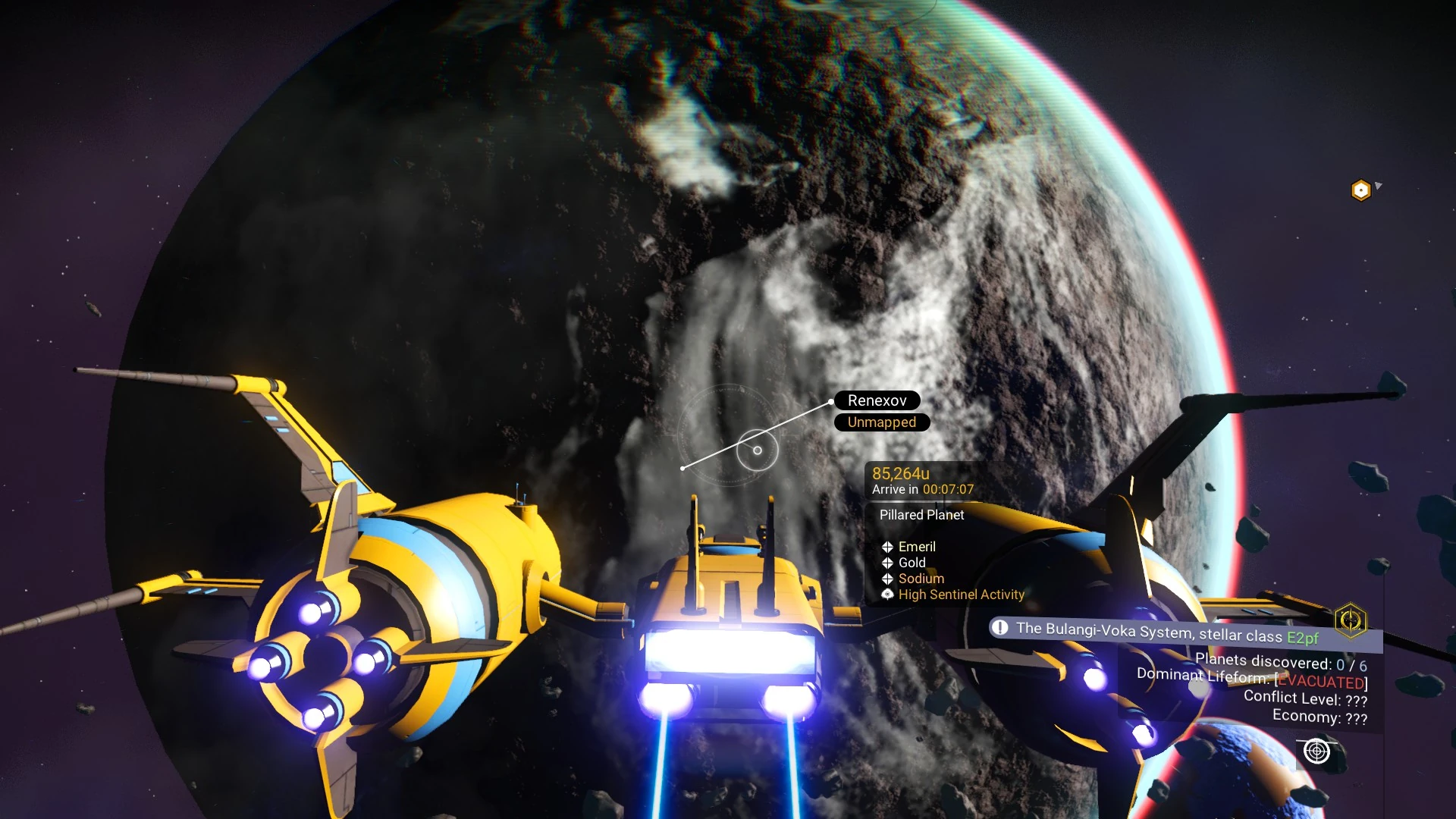Screen dimensions: 1456x819
Task: Click the circular crosshair target icon
Action: [1316, 751]
